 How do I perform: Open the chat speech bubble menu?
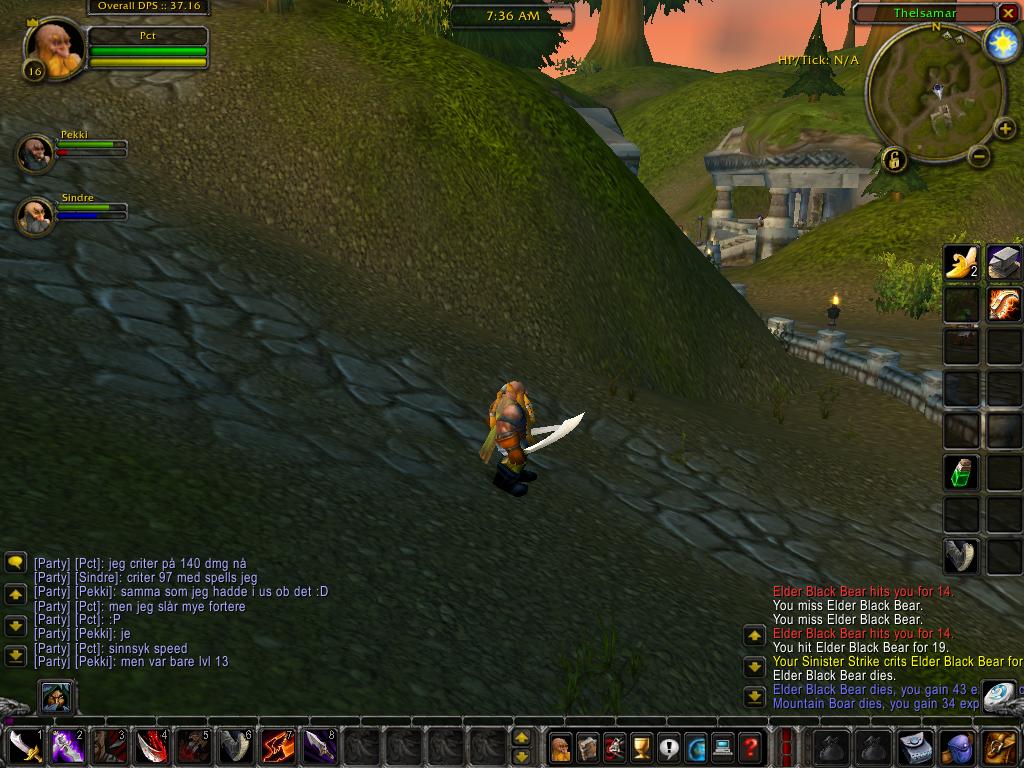coord(15,563)
